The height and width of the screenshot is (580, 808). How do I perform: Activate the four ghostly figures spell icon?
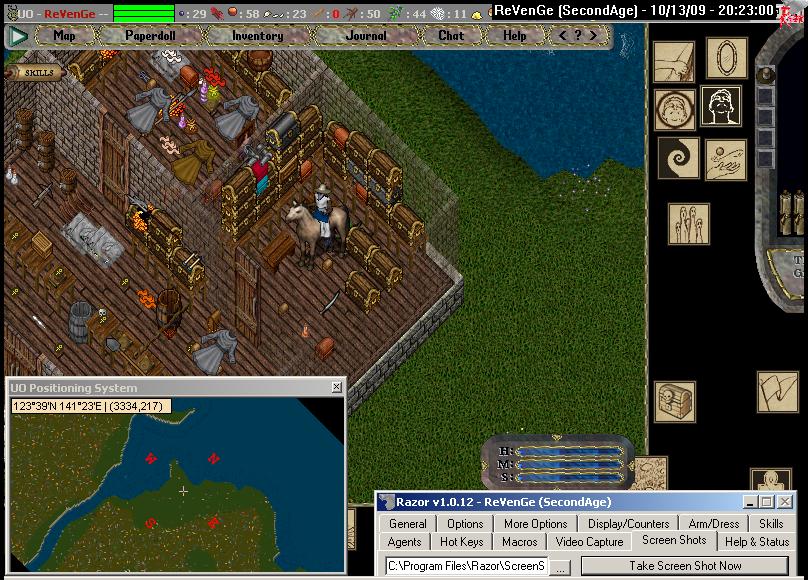pos(687,223)
